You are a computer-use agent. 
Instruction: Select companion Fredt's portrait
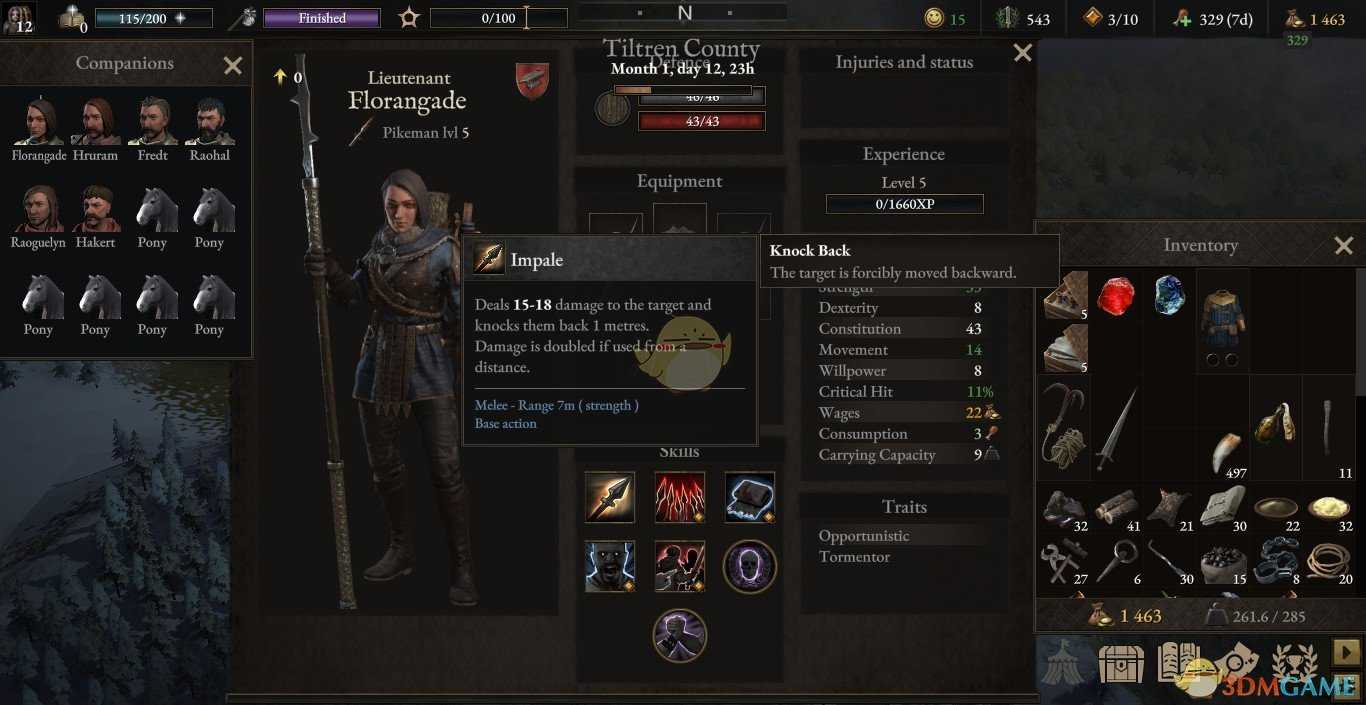(x=153, y=122)
